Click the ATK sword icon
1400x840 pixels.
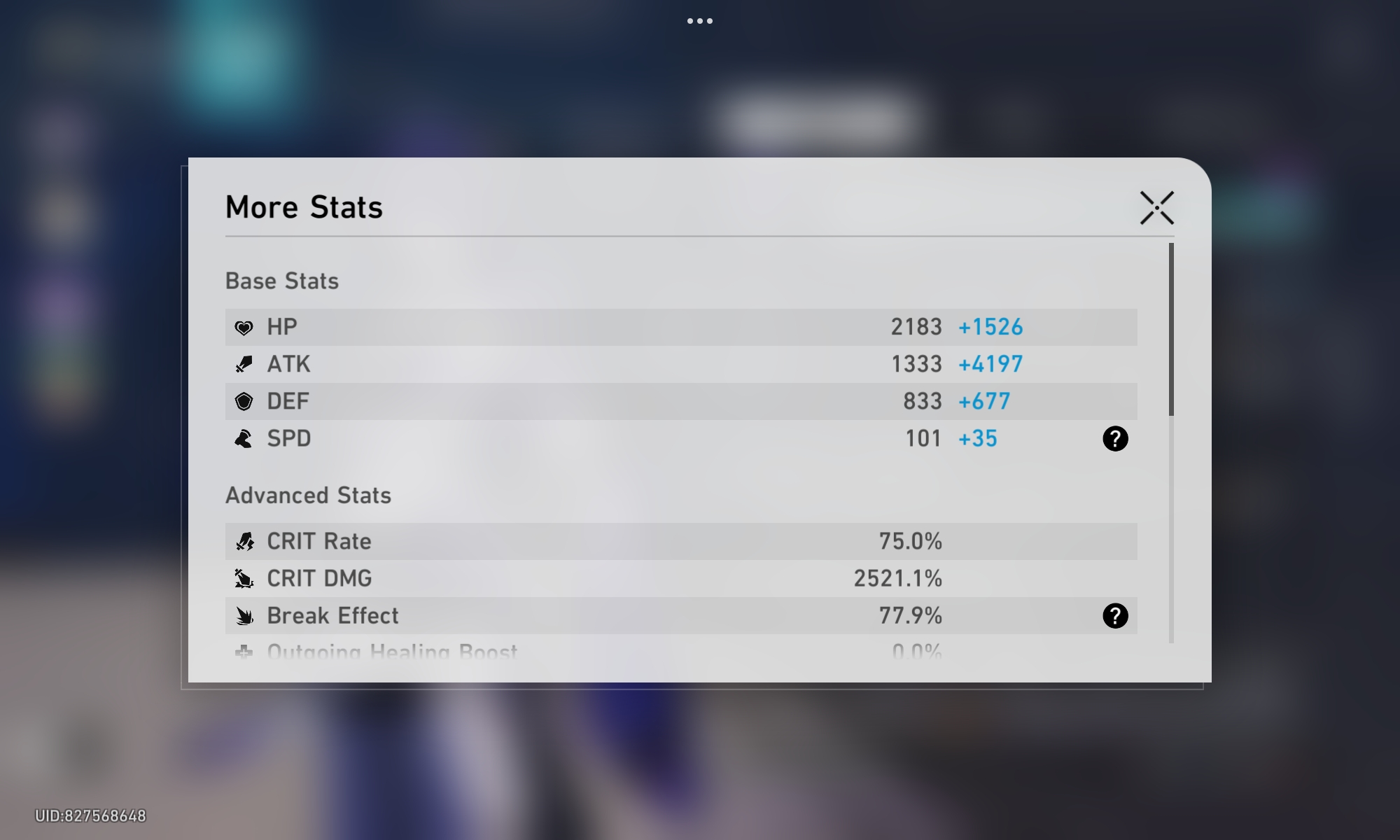(x=244, y=363)
